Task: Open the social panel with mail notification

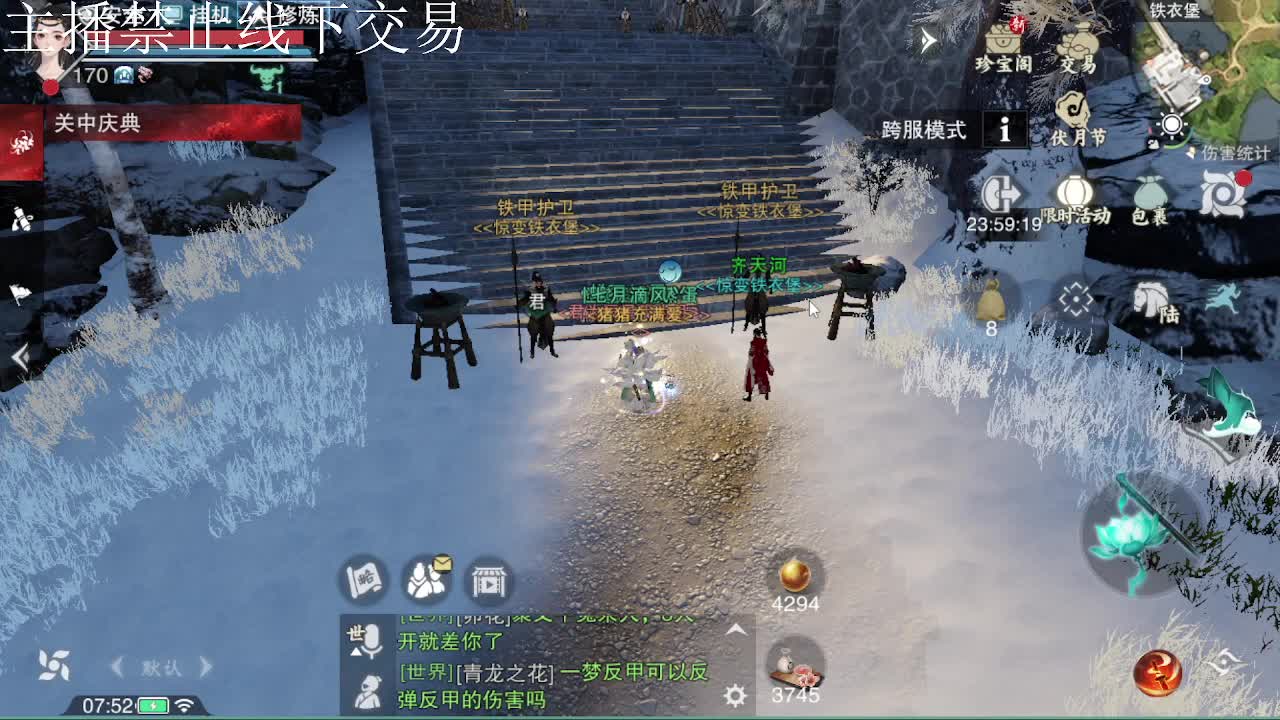Action: tap(424, 580)
